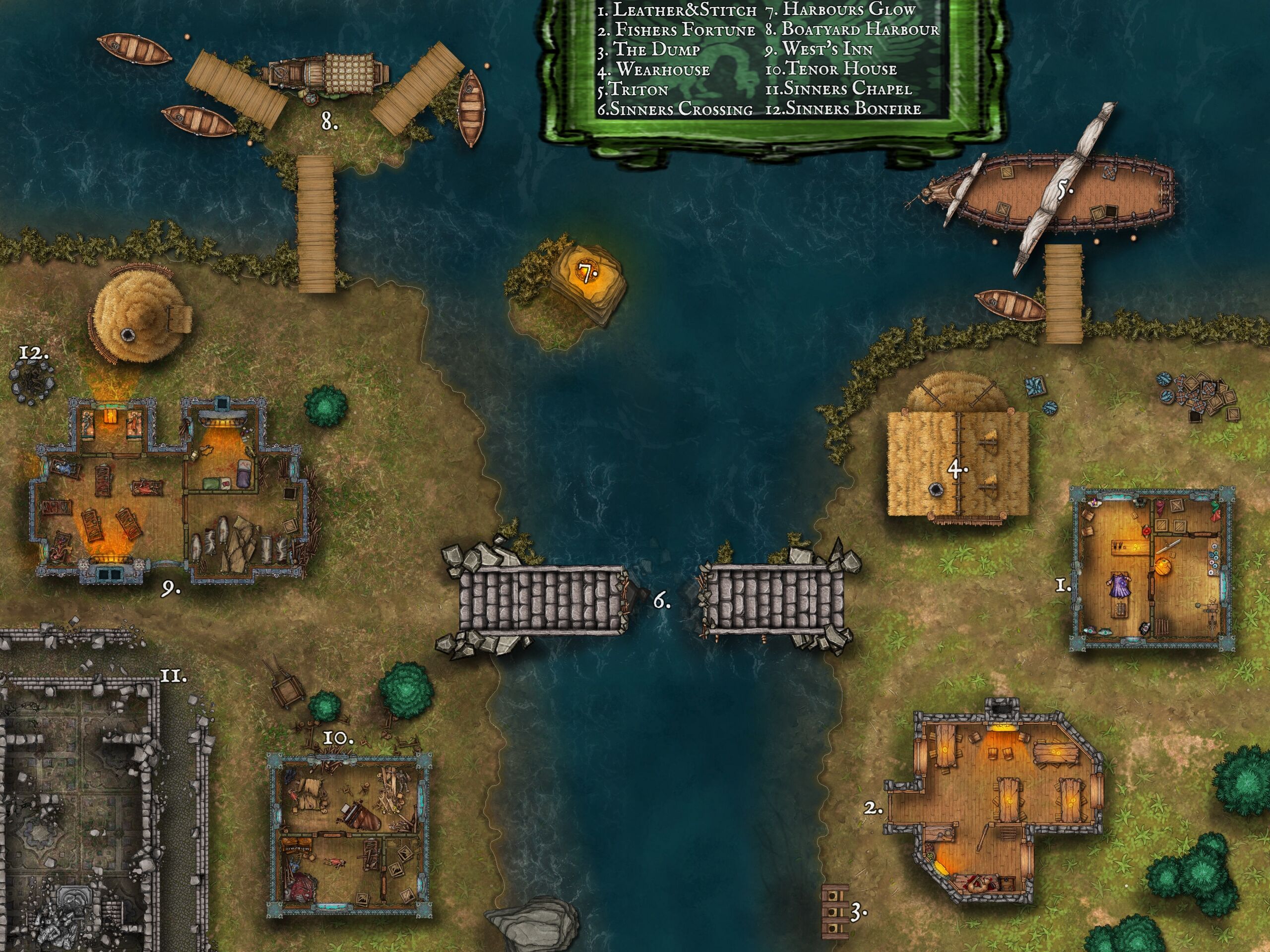Select marker 6 at the broken bridge
Image resolution: width=1270 pixels, height=952 pixels.
point(661,601)
